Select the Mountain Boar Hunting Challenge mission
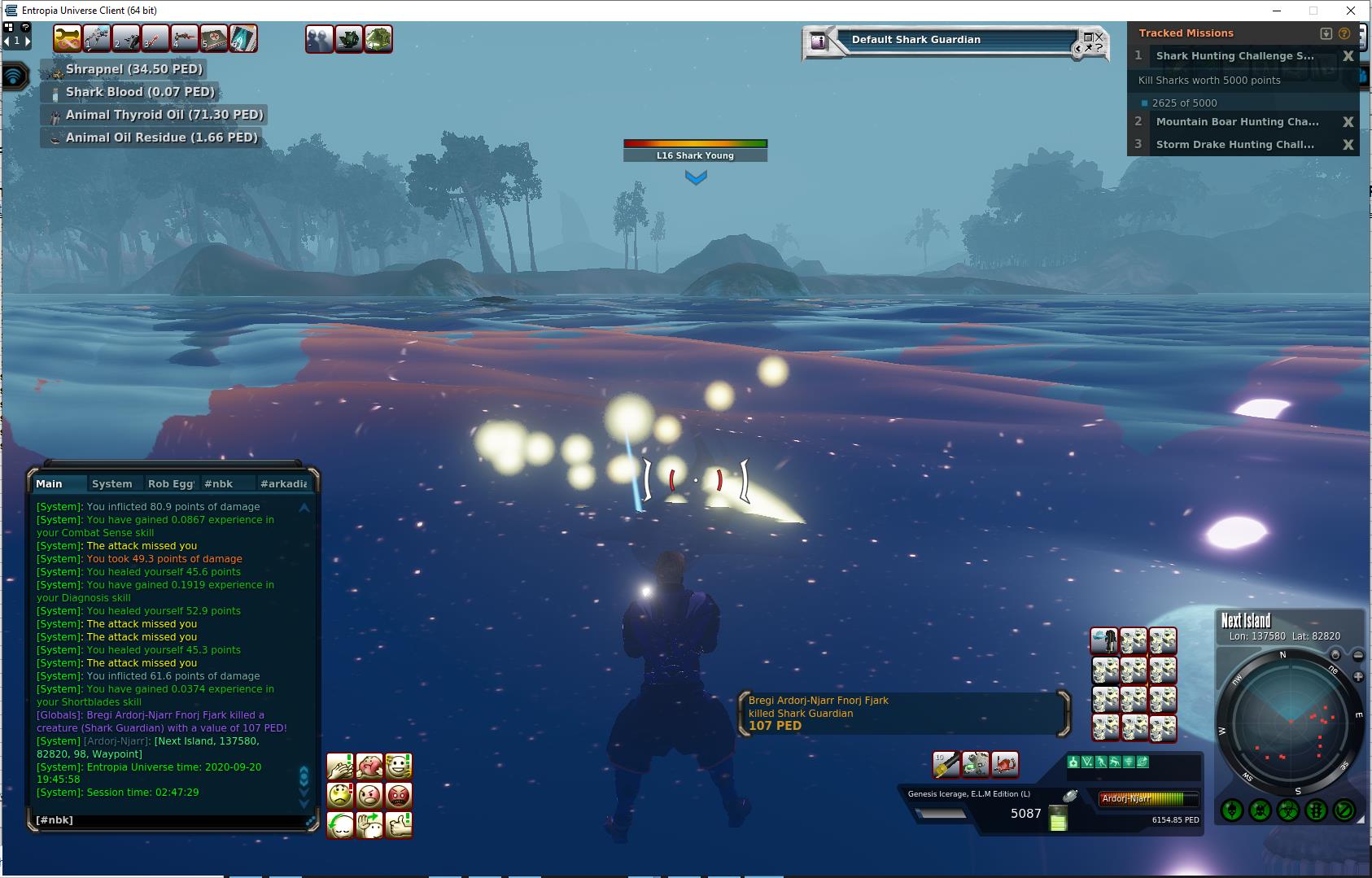Viewport: 1372px width, 878px height. [1237, 122]
